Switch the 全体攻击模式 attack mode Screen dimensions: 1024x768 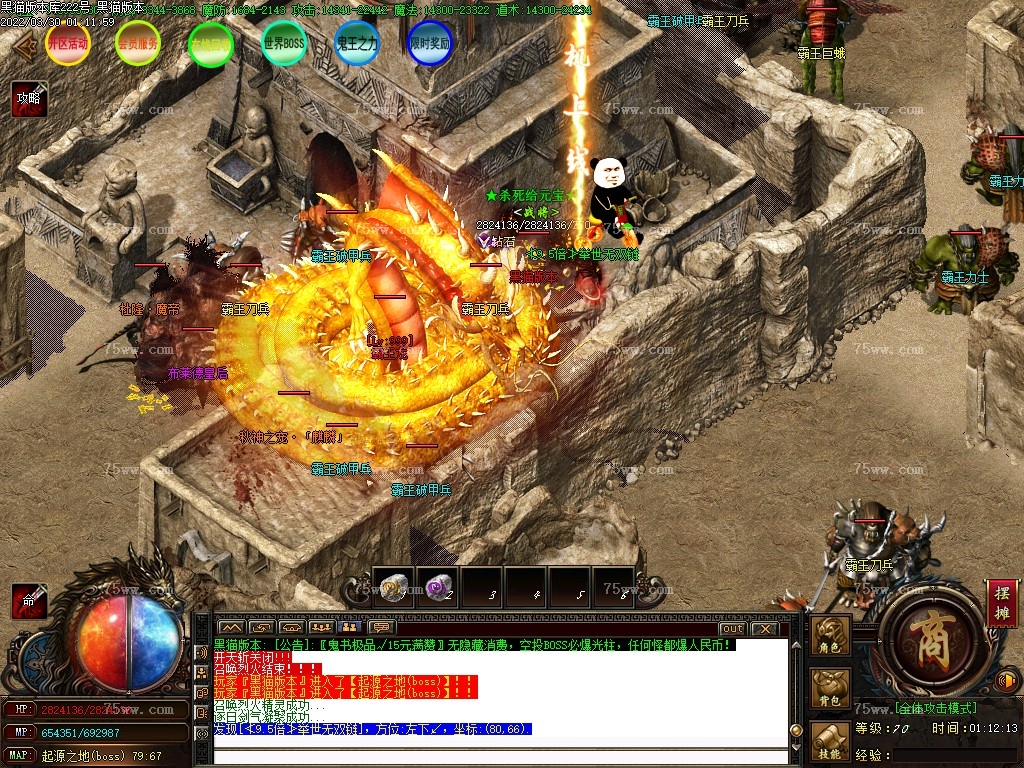point(936,708)
